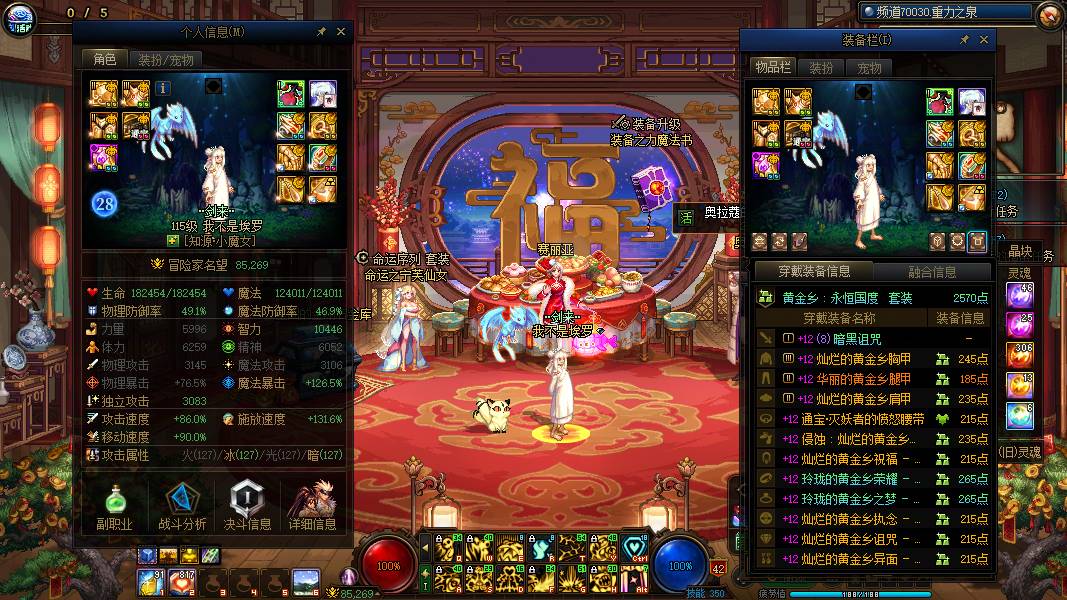
Task: Click the blue level 28 badge
Action: click(x=106, y=204)
